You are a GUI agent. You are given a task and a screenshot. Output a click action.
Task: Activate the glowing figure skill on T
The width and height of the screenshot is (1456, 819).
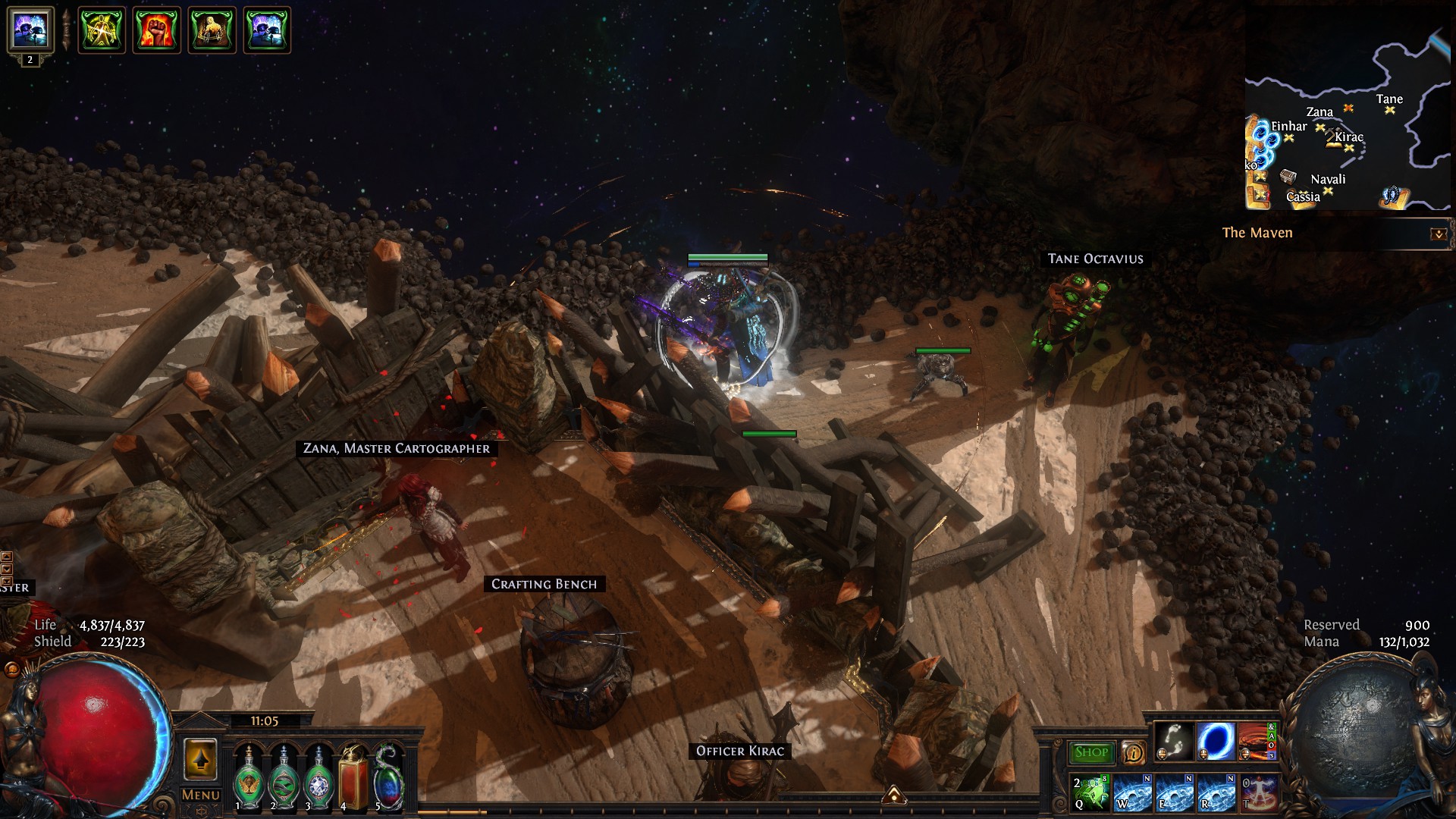point(1259,792)
